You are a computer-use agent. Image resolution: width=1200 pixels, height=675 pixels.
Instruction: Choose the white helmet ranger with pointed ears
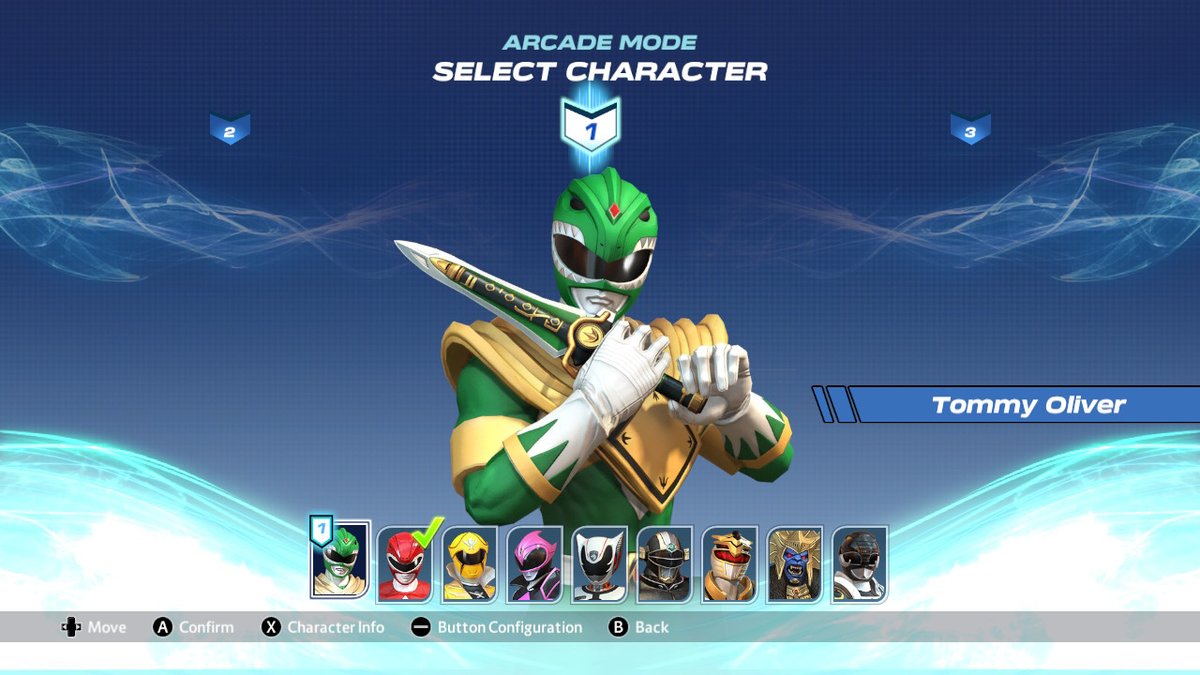coord(599,565)
